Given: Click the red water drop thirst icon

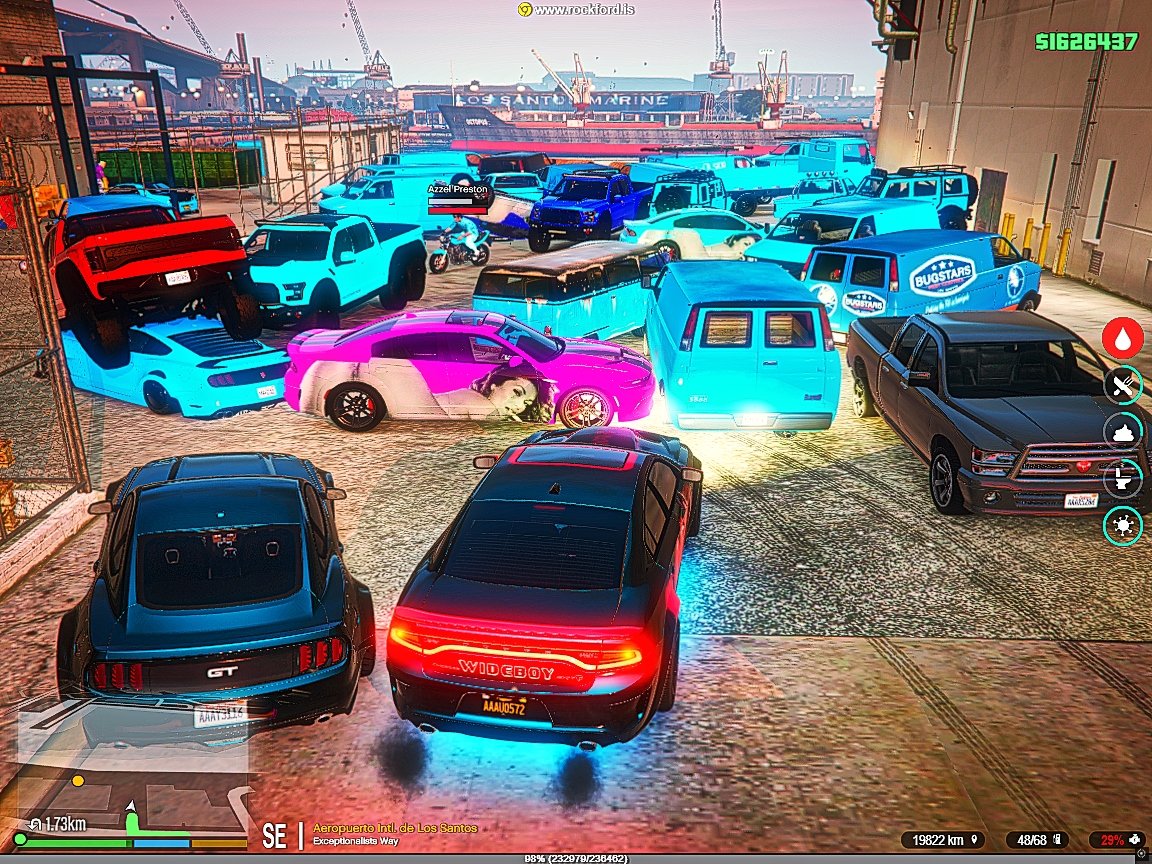Looking at the screenshot, I should pos(1123,338).
